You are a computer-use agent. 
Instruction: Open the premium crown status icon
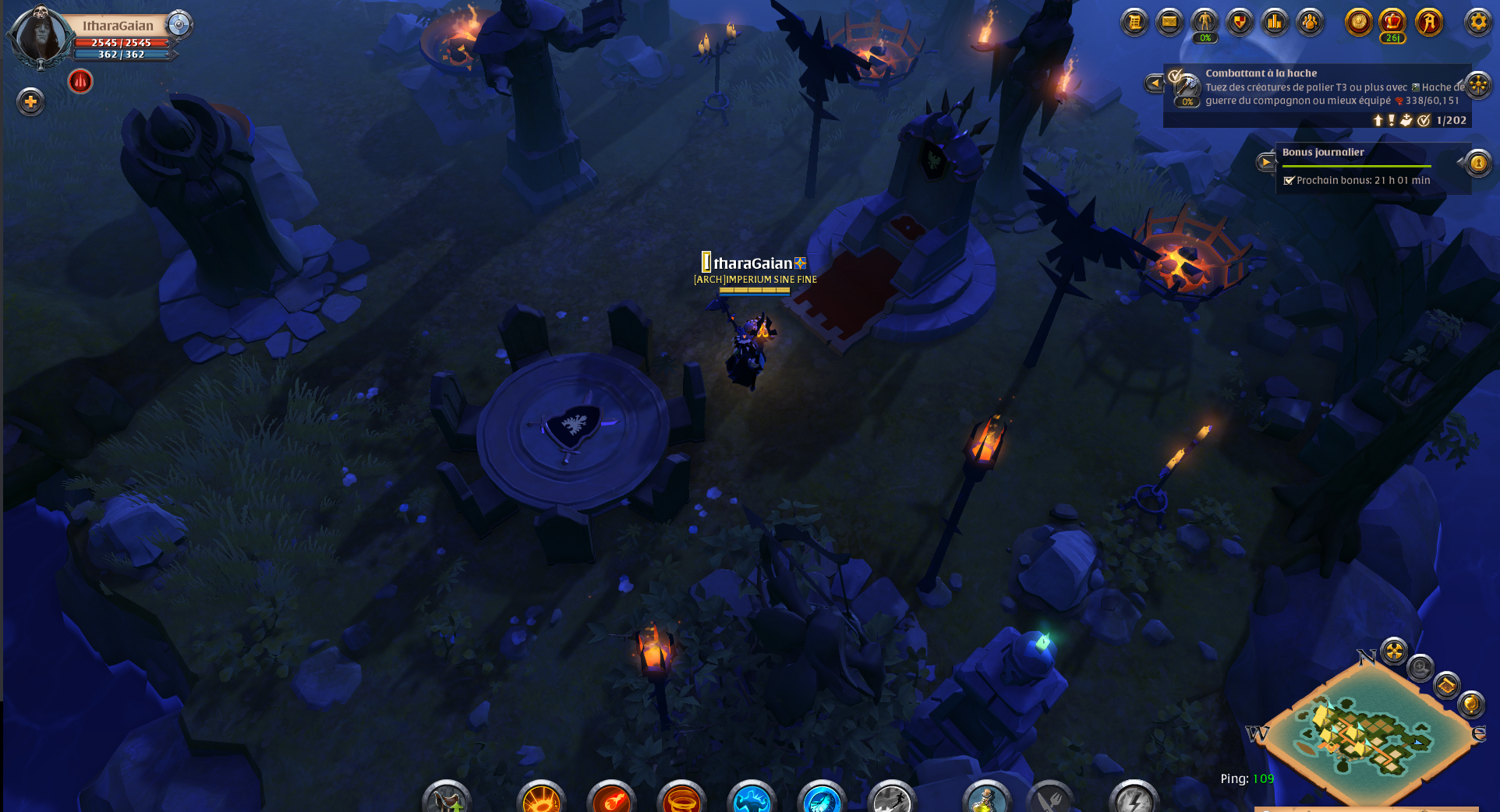click(1392, 22)
